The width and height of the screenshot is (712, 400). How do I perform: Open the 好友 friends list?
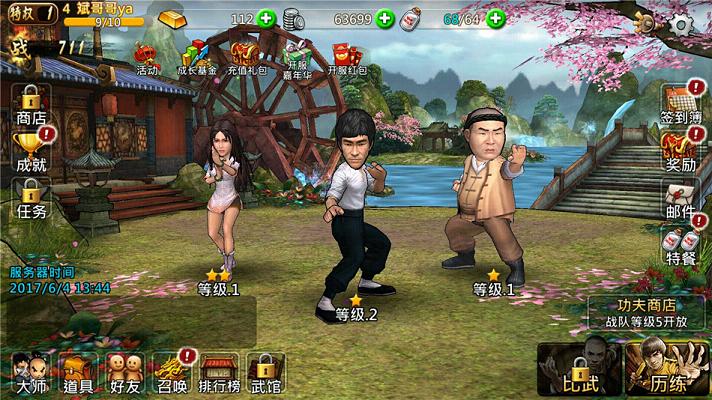124,372
